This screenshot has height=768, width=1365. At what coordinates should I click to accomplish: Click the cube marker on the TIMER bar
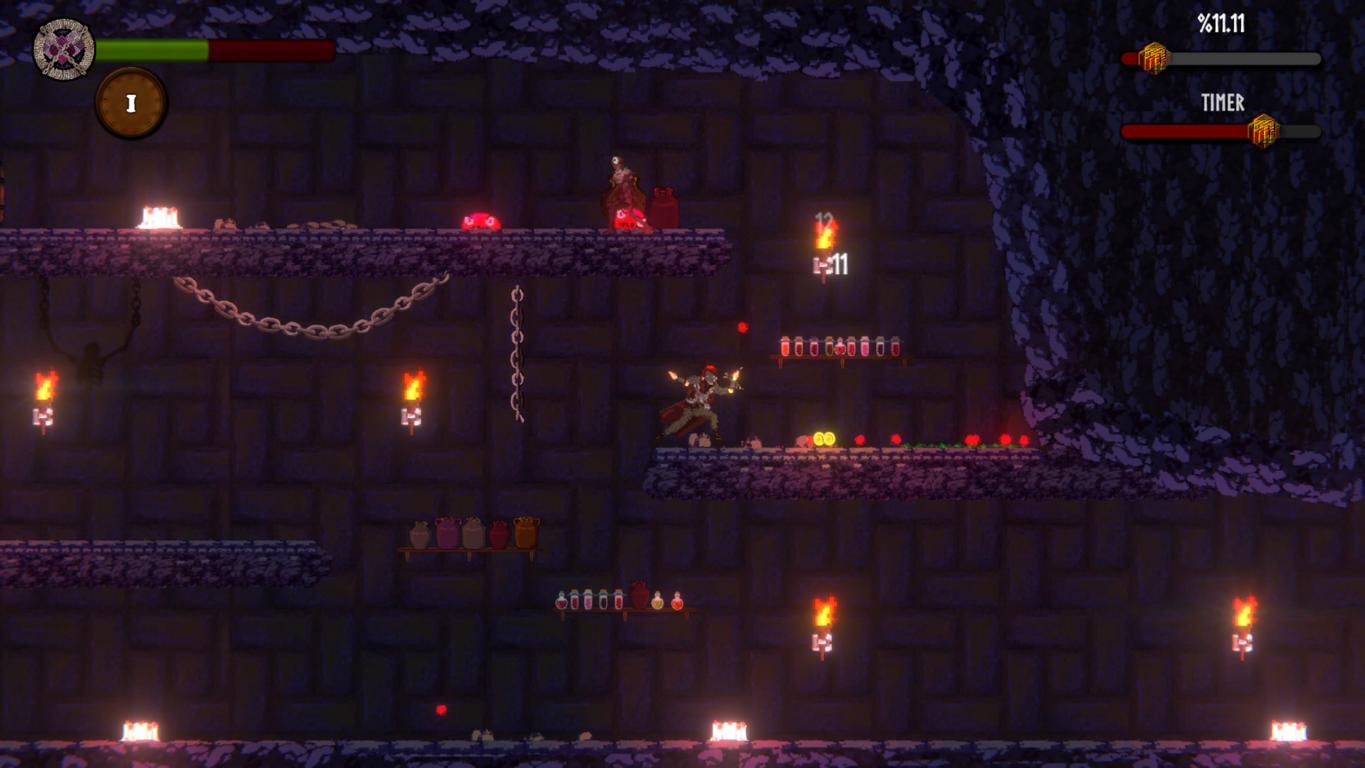point(1263,131)
